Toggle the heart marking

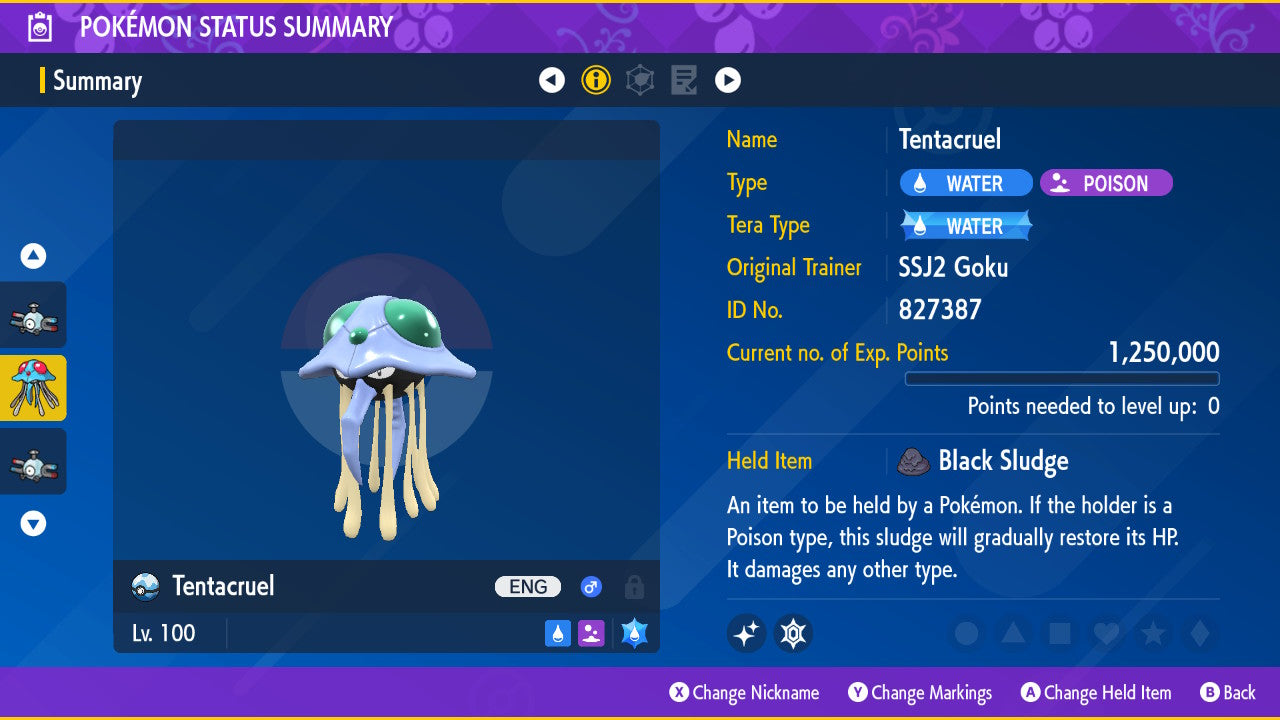point(1106,633)
